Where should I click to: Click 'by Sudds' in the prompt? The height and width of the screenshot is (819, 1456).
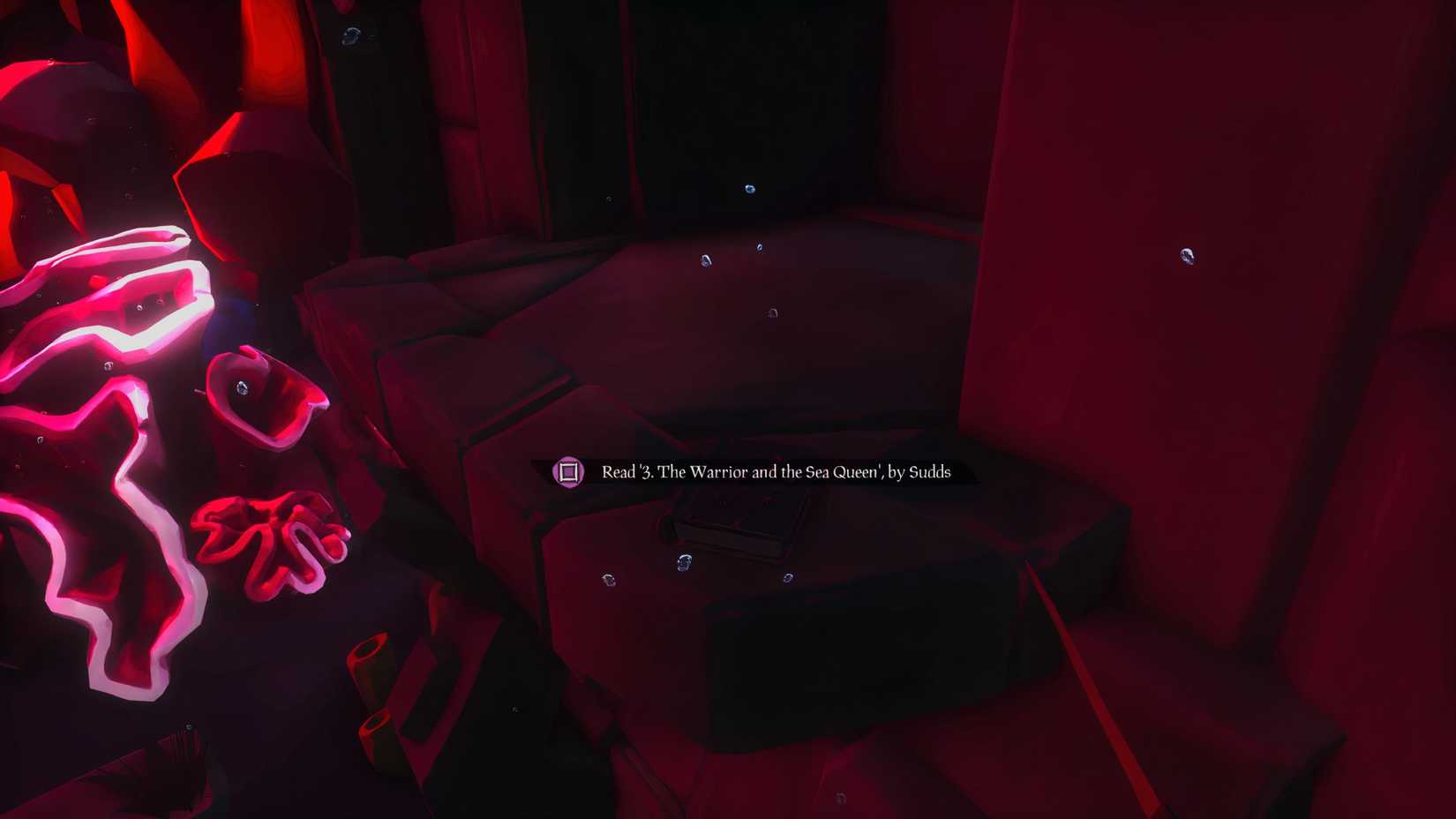(918, 474)
